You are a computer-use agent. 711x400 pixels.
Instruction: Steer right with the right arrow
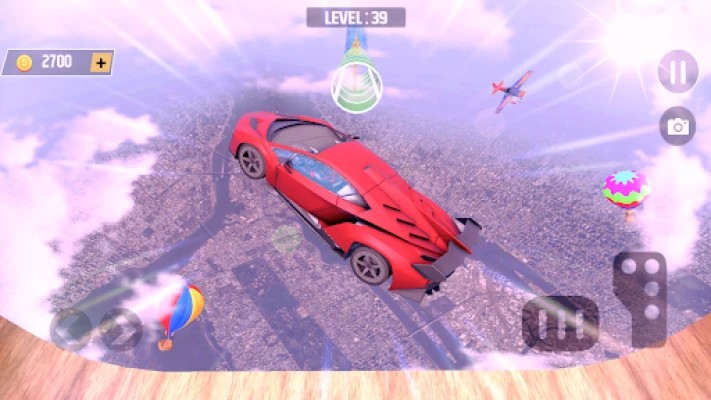(120, 328)
